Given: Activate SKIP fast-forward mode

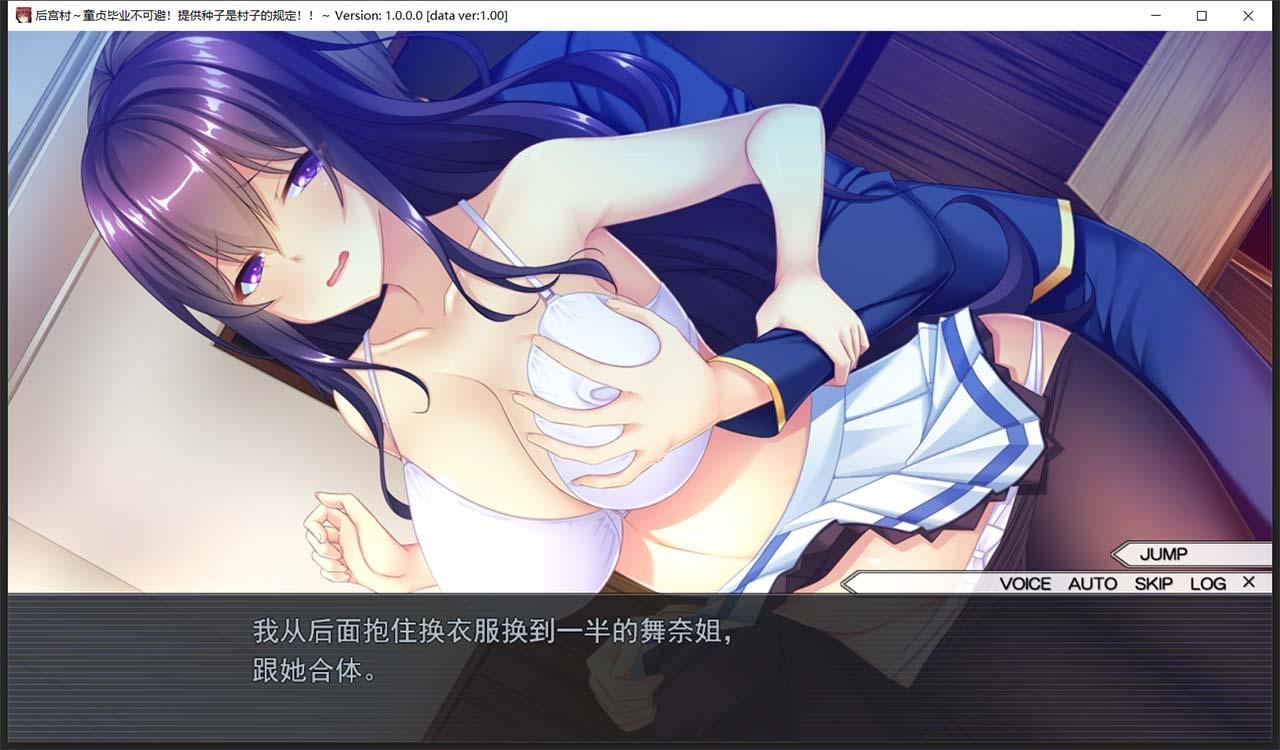Looking at the screenshot, I should tap(1153, 583).
